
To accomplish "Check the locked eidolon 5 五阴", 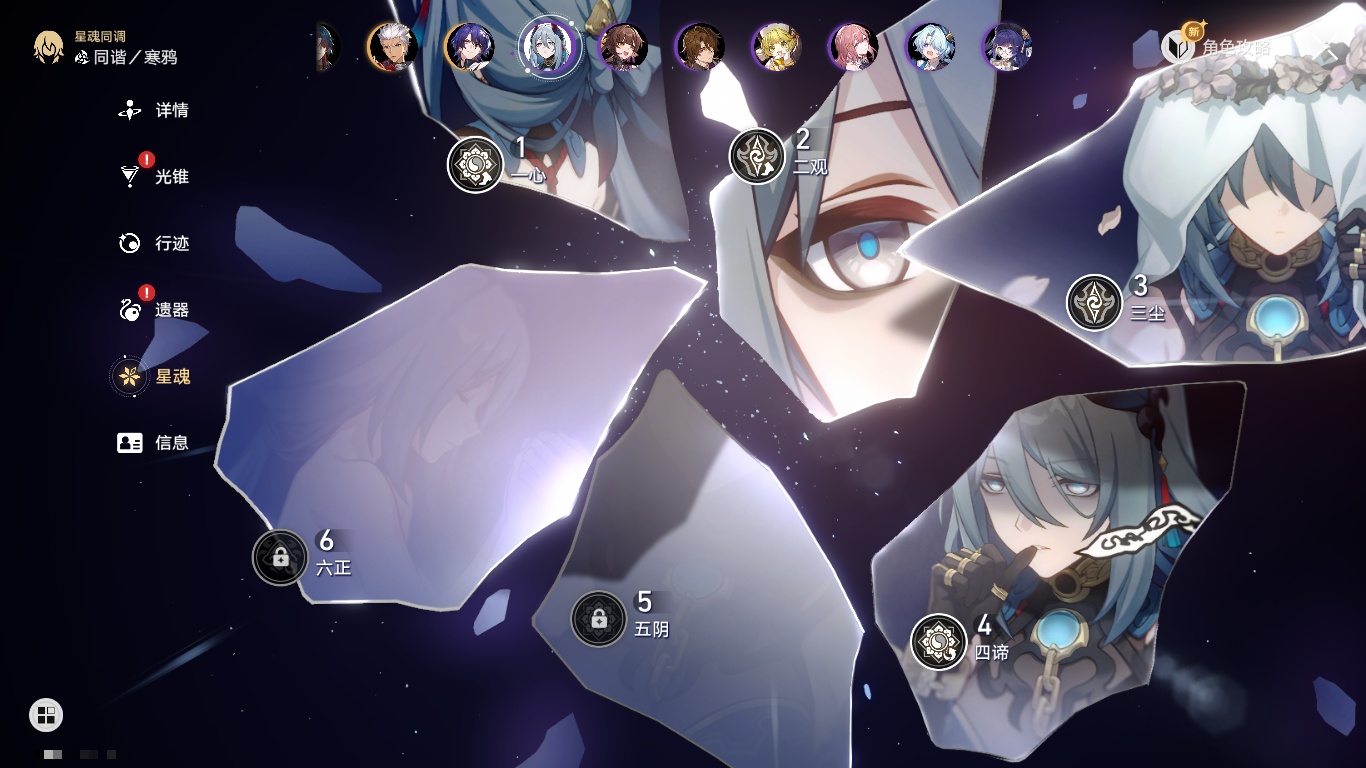I will click(598, 619).
